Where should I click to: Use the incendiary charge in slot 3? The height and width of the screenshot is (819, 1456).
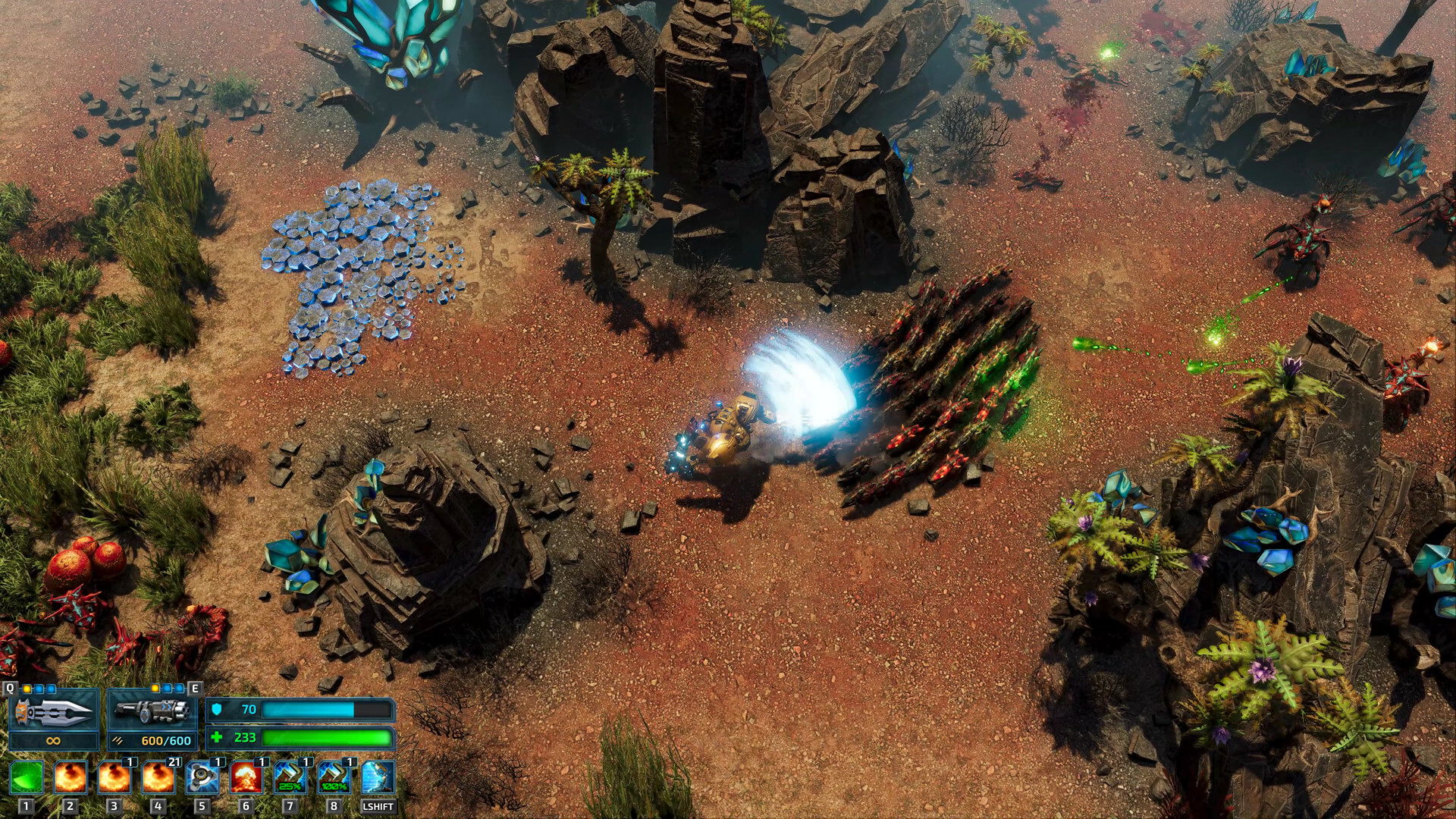pos(114,777)
